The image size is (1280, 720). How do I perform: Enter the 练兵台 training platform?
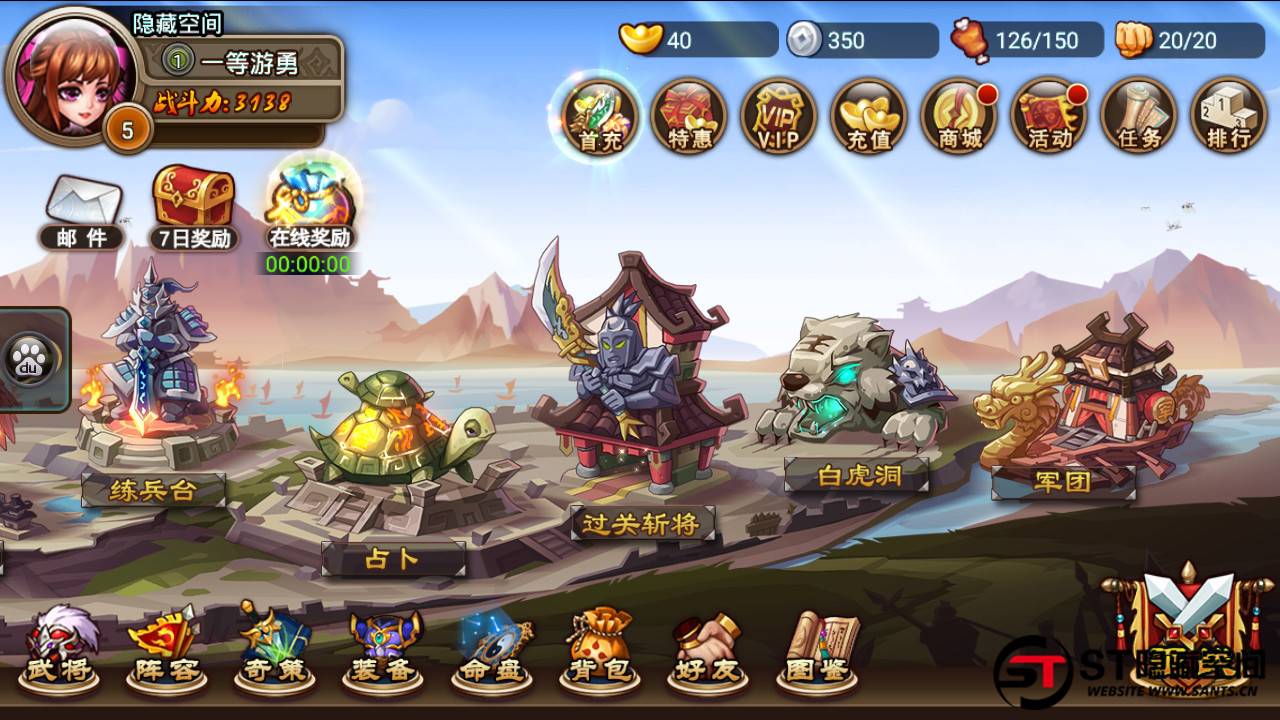(x=155, y=420)
